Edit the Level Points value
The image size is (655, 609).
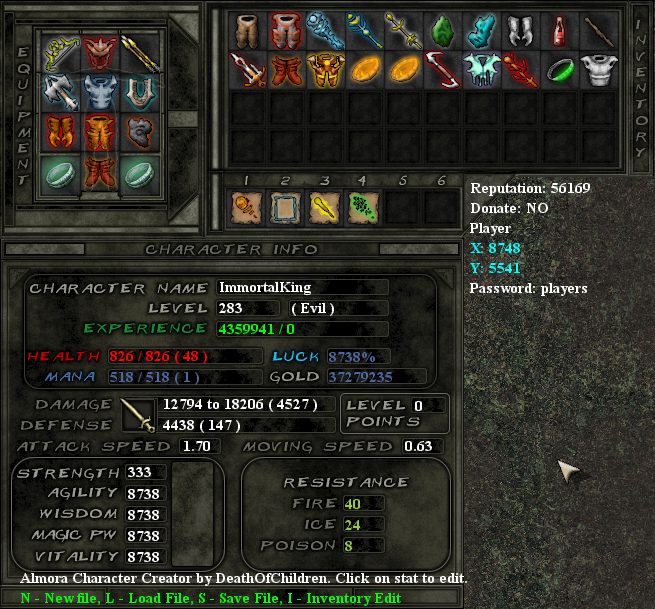pyautogui.click(x=428, y=405)
